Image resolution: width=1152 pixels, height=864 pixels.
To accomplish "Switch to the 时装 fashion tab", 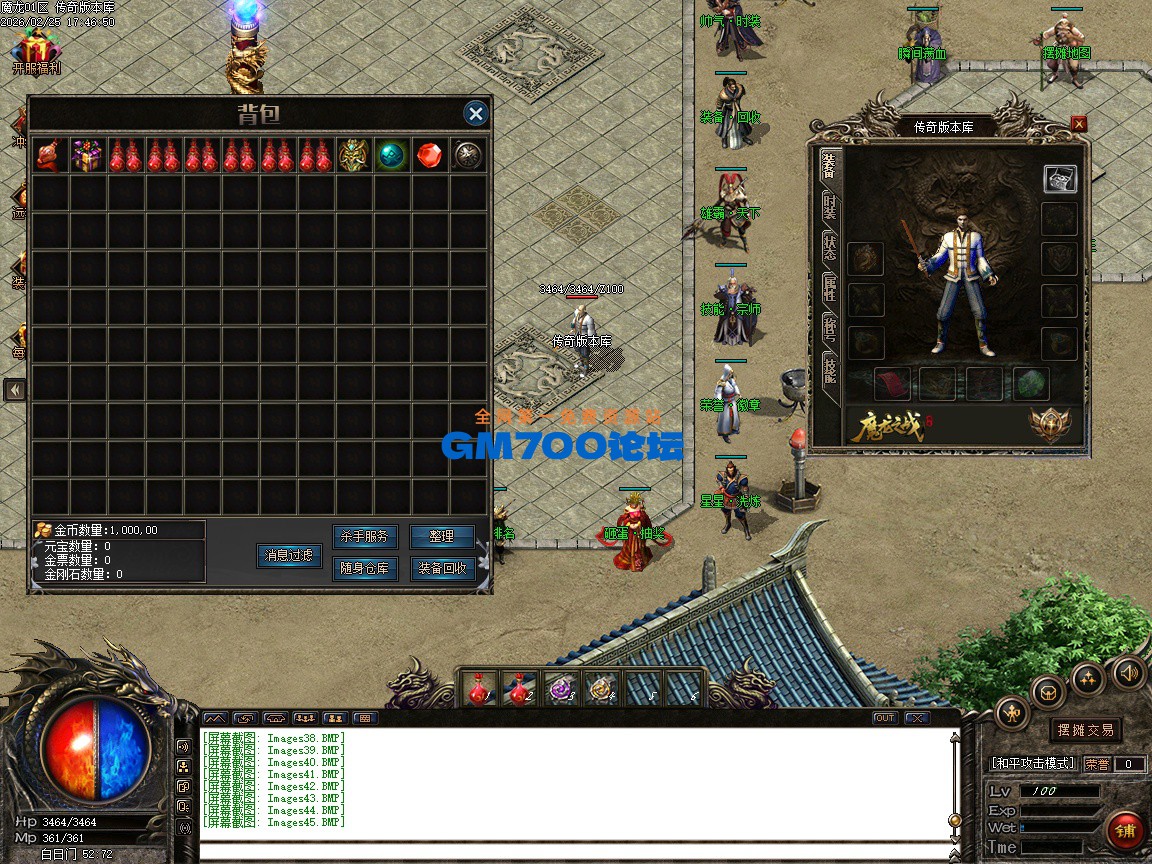I will pos(830,207).
